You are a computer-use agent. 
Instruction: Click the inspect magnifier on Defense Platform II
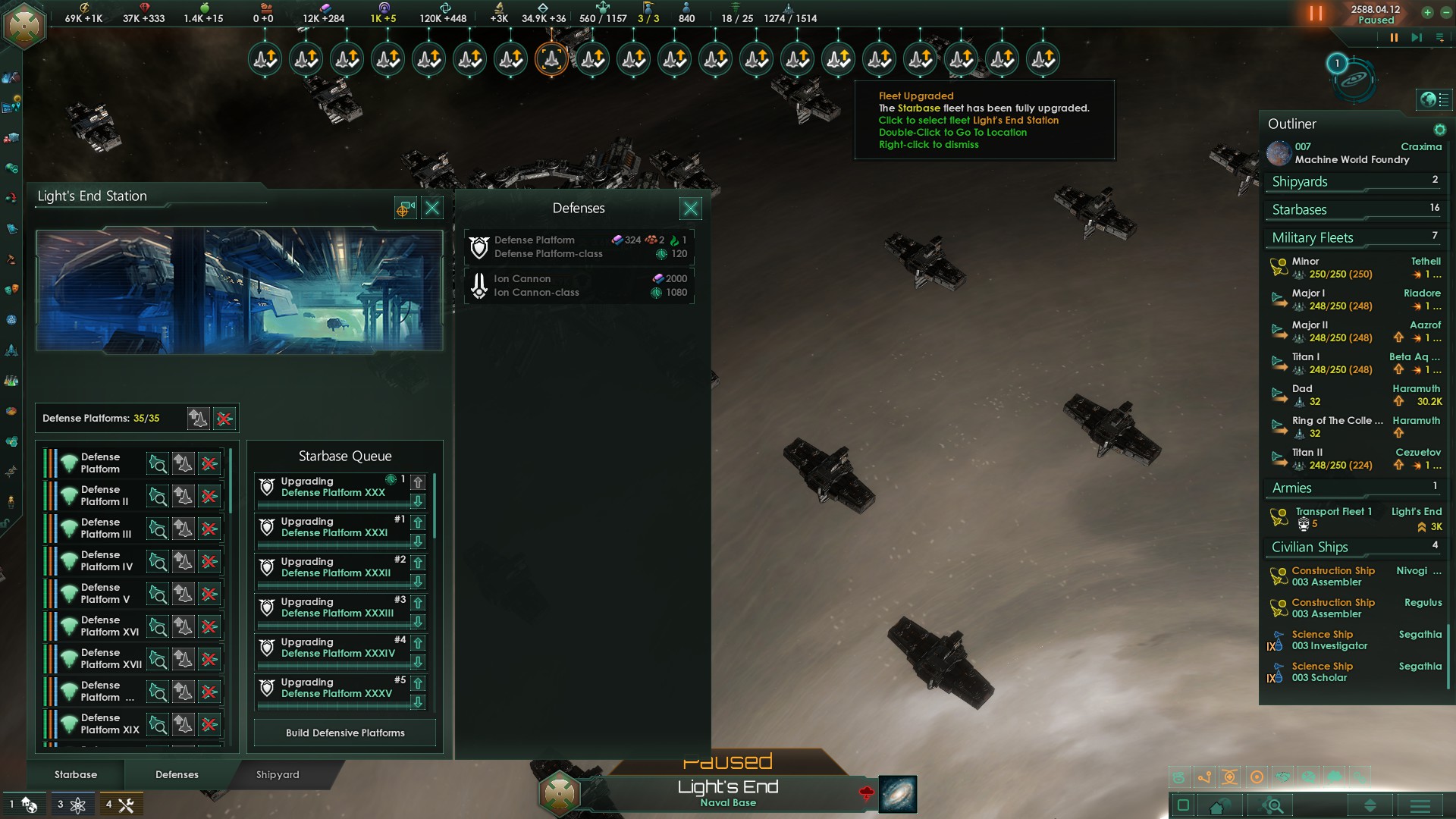[x=158, y=496]
